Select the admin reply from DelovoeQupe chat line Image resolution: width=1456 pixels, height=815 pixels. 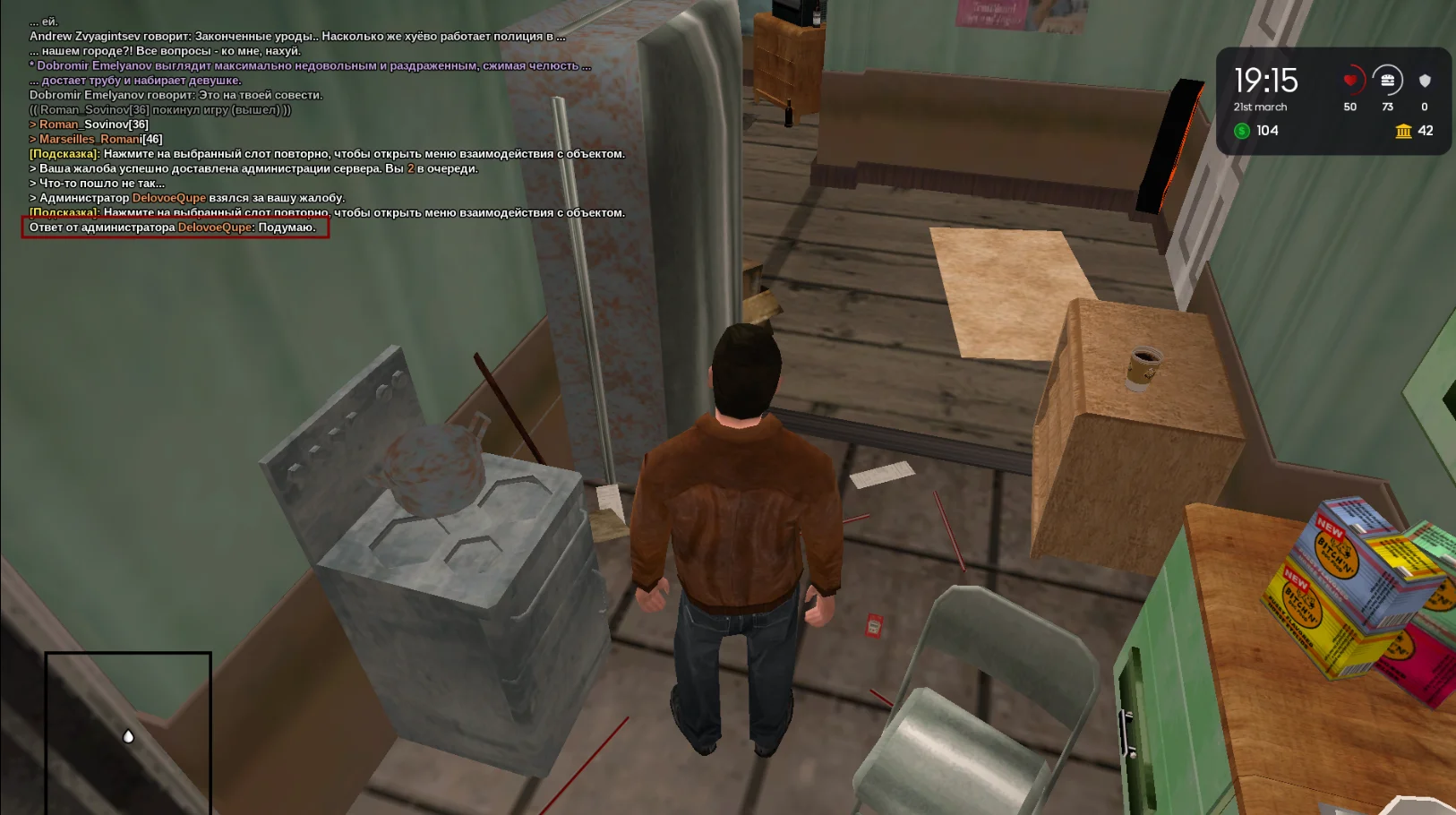(175, 227)
